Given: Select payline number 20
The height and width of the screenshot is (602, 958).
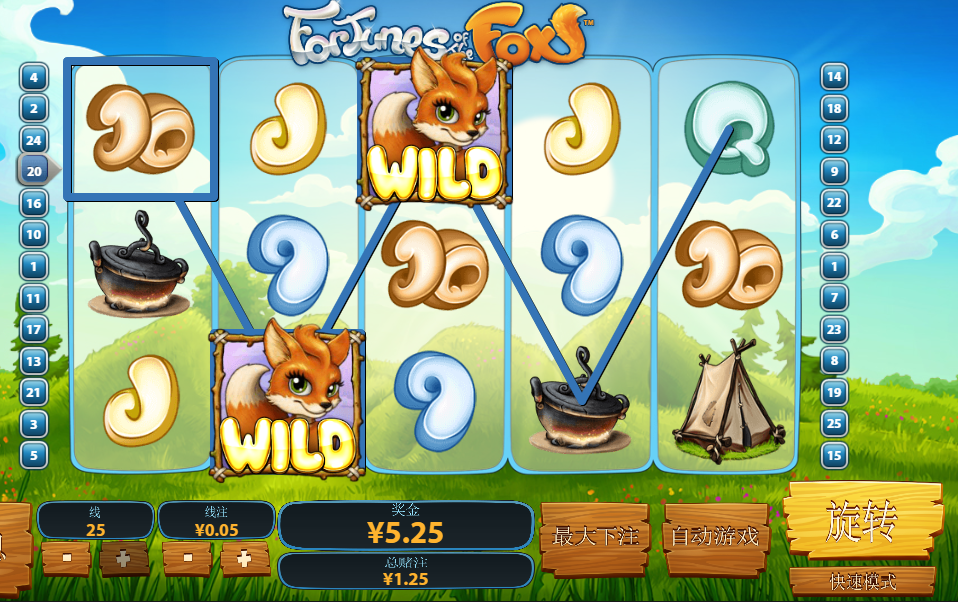Looking at the screenshot, I should coord(34,171).
